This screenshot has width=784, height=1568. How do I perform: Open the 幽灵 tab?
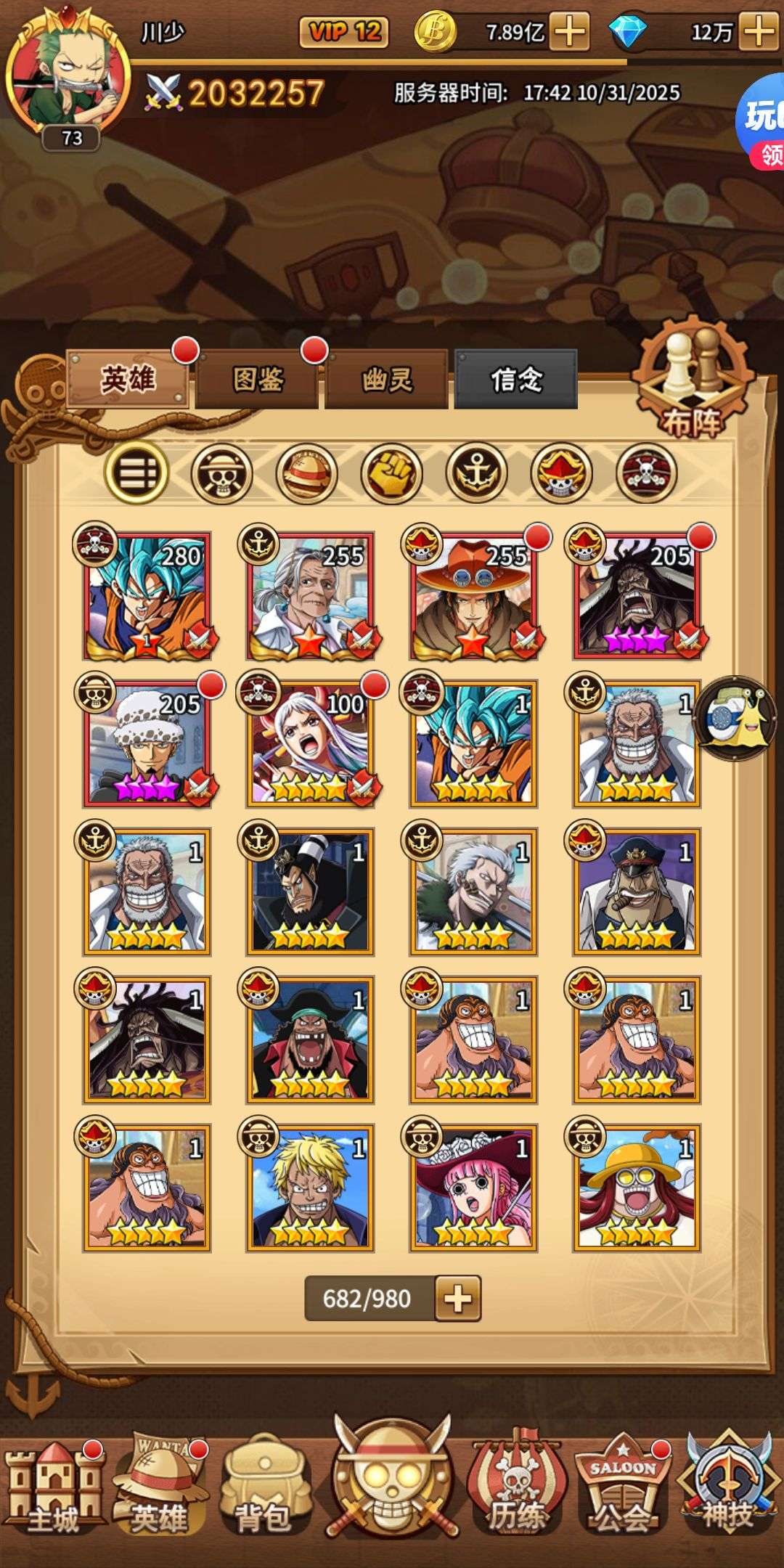tap(386, 379)
